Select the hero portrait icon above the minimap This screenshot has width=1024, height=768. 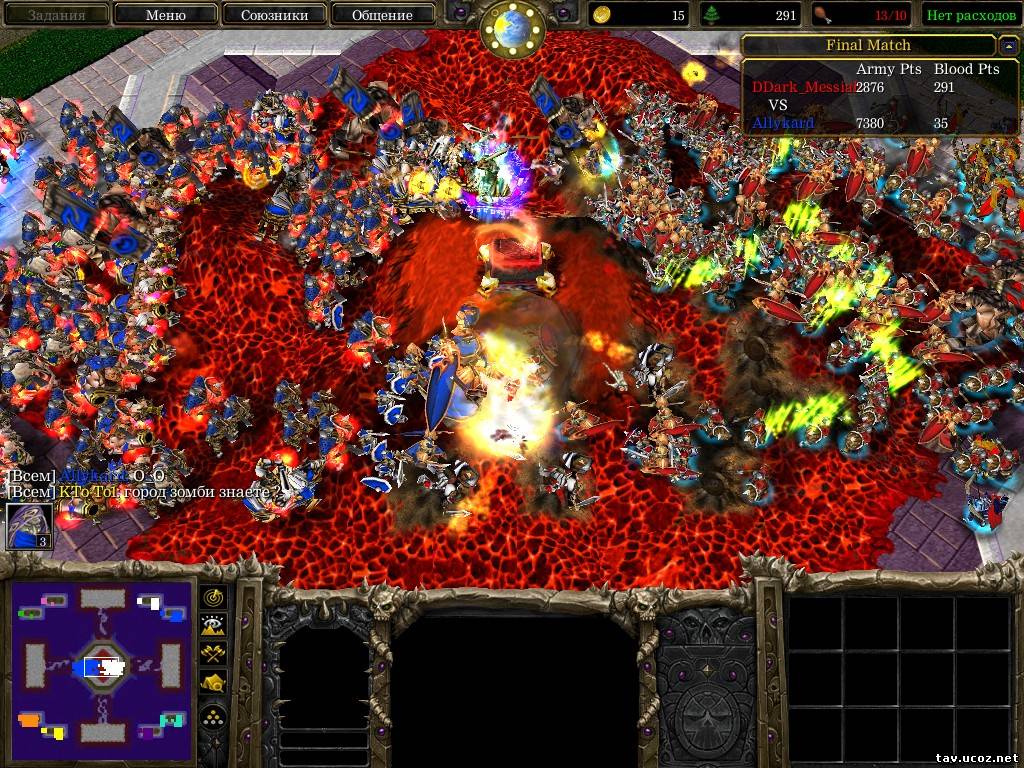coord(30,526)
